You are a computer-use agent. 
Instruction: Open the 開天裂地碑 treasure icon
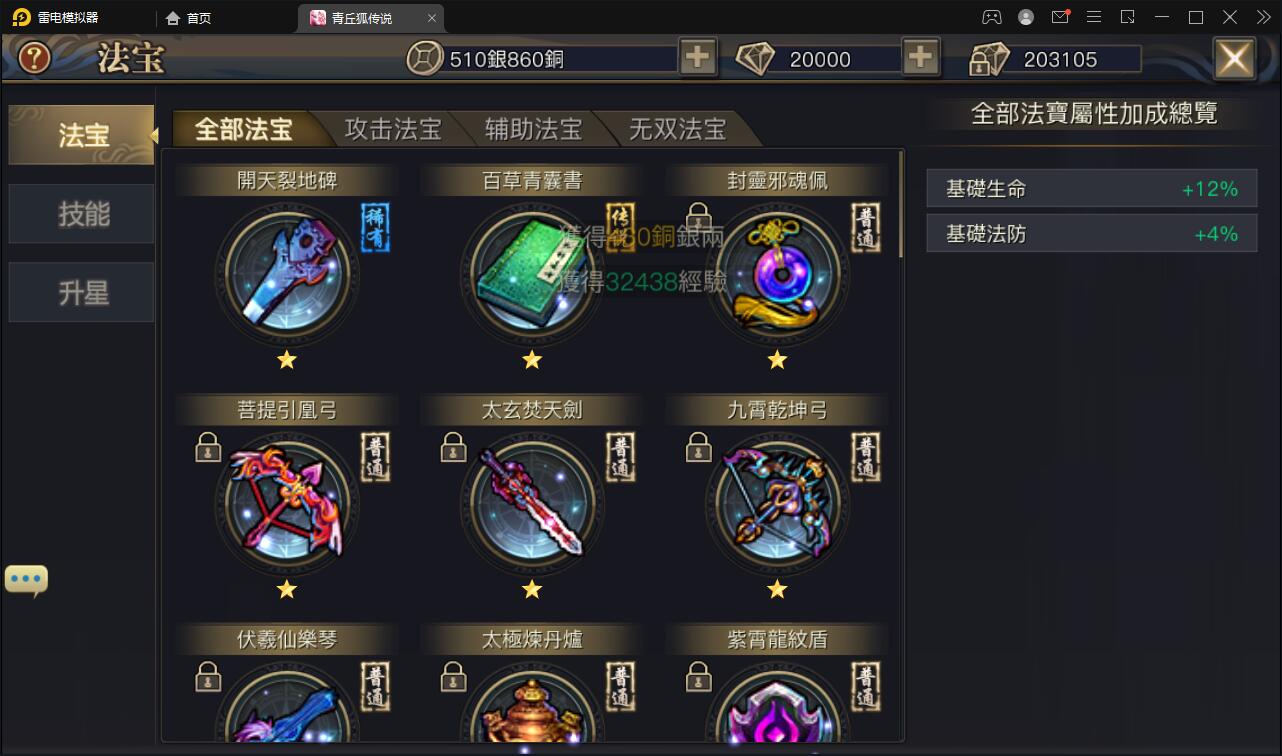click(x=287, y=275)
